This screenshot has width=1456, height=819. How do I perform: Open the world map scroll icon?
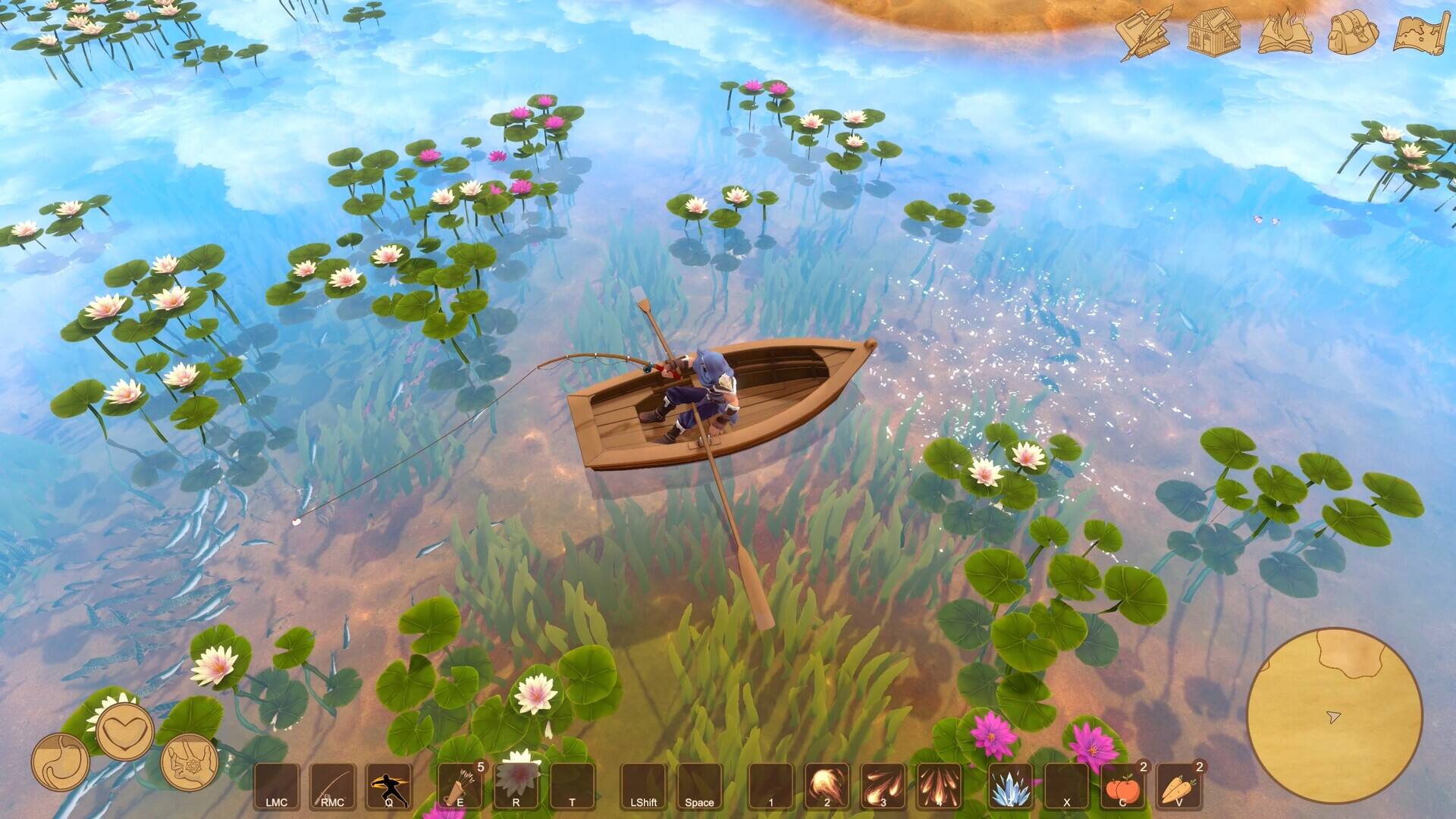[1421, 32]
